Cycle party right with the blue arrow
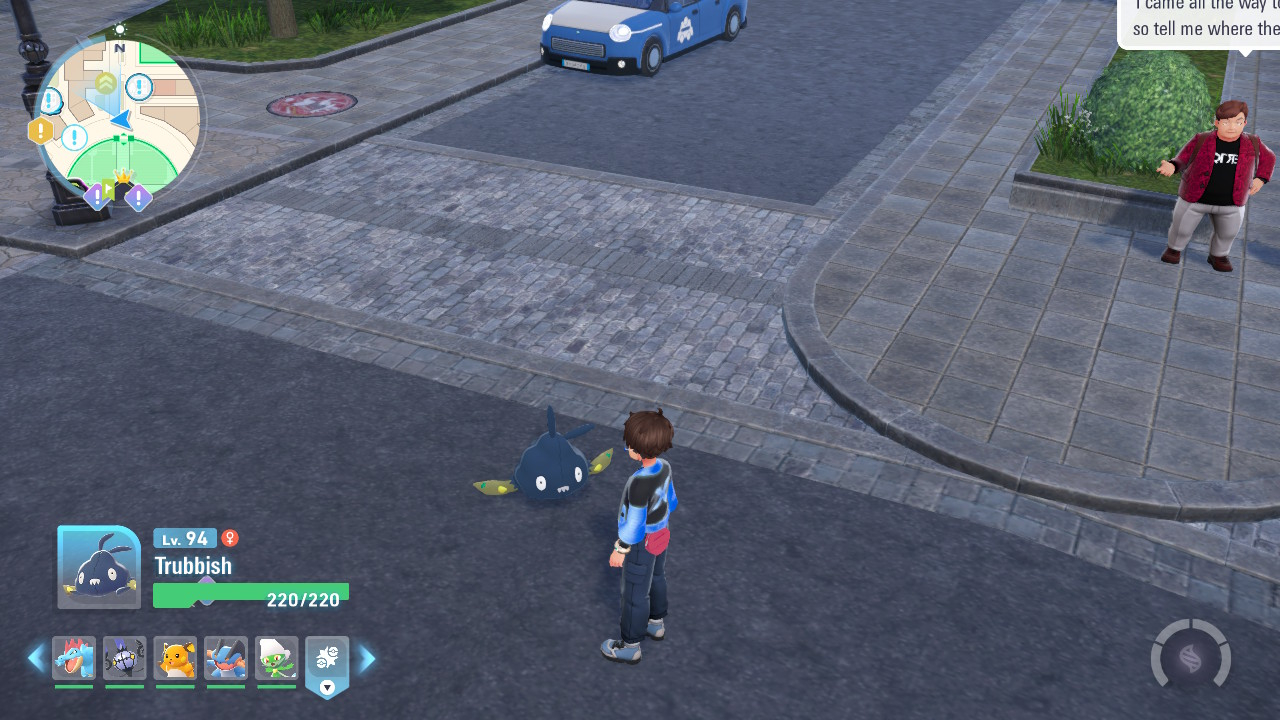The height and width of the screenshot is (720, 1280). point(367,659)
